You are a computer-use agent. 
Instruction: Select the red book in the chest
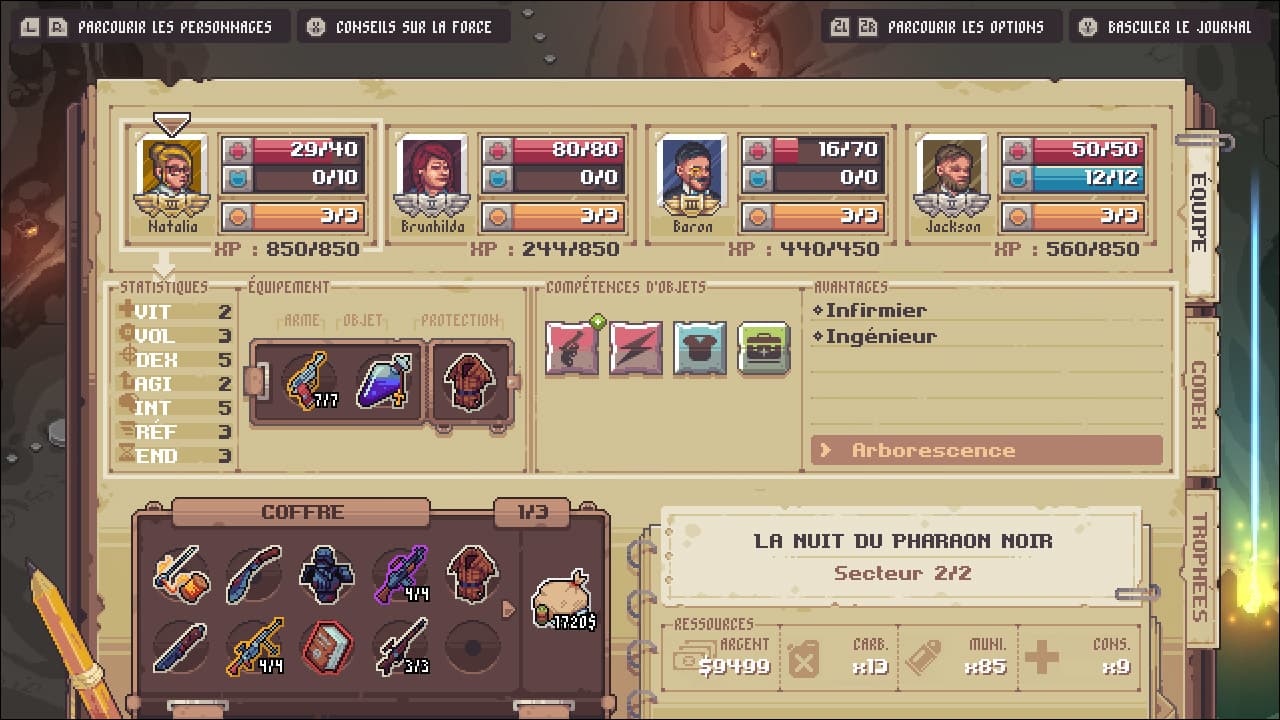[327, 645]
